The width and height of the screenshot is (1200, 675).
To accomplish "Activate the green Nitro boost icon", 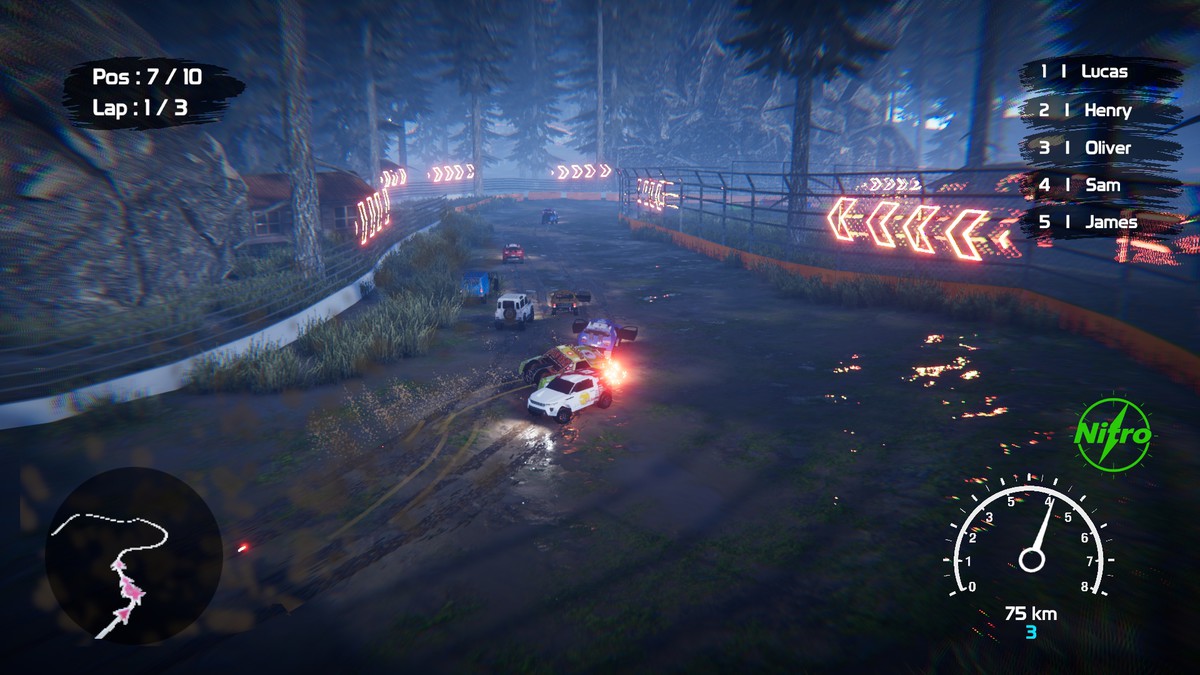I will (1112, 435).
